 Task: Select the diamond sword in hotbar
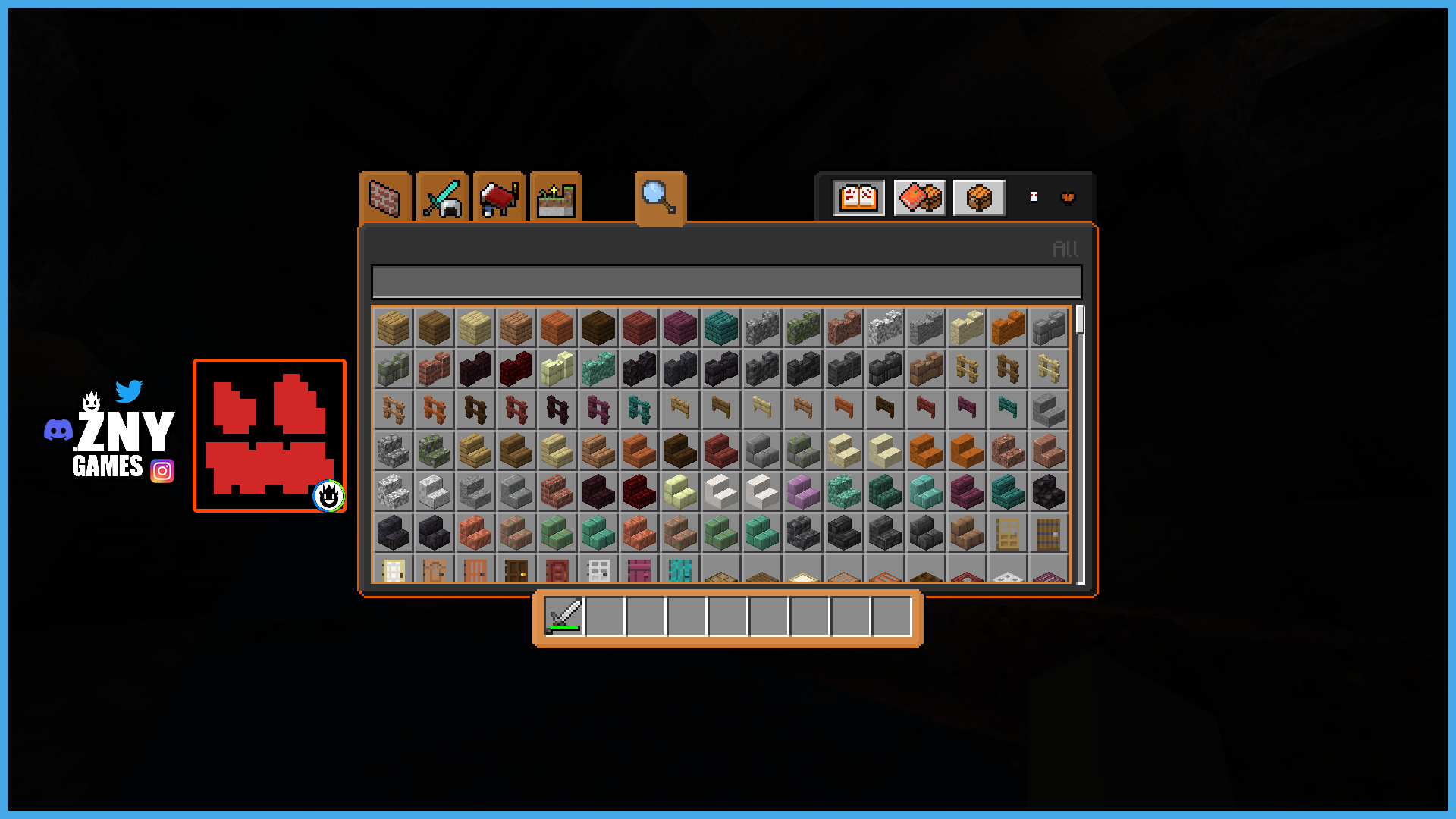[565, 617]
